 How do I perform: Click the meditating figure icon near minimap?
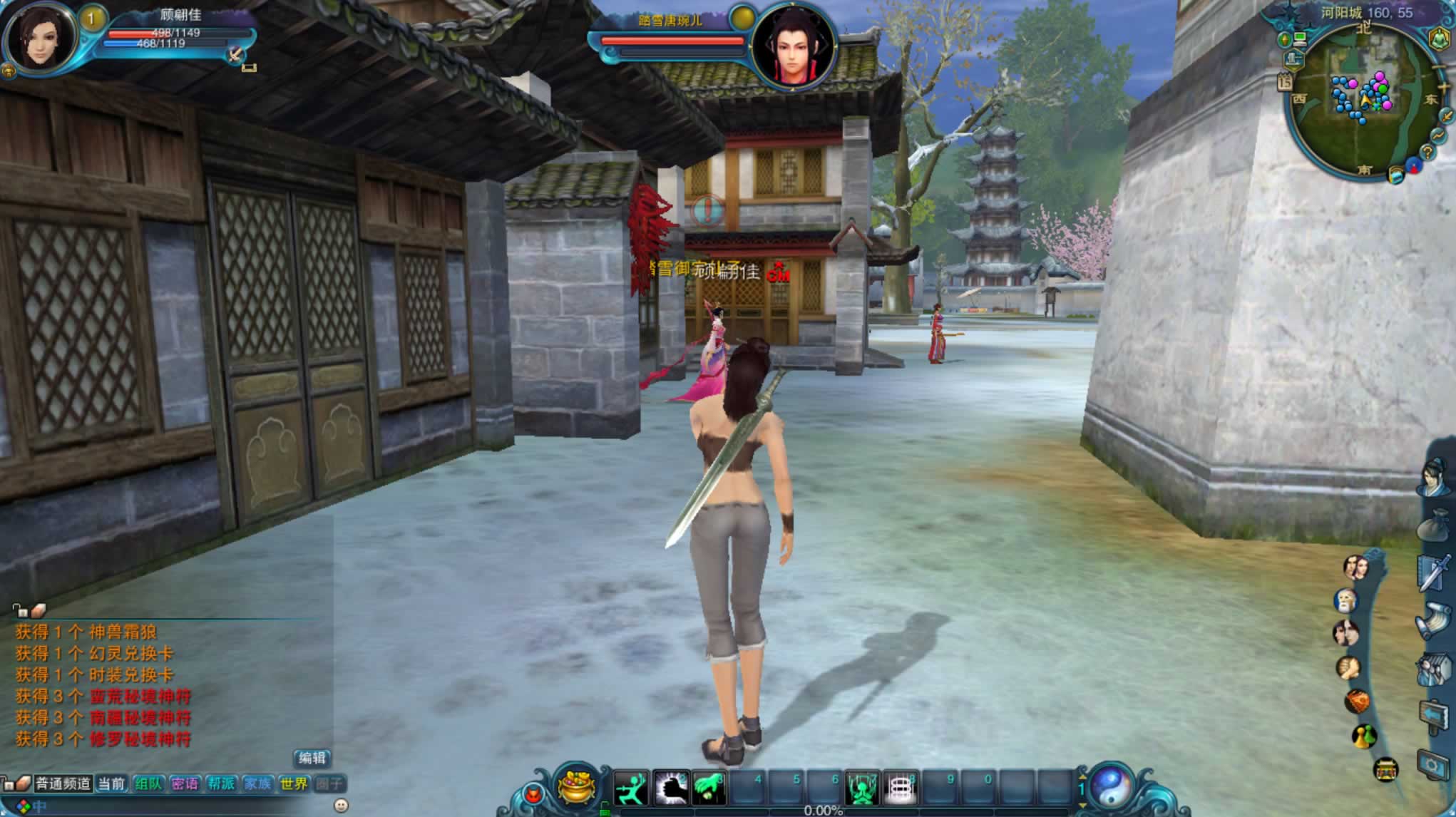tap(1438, 38)
